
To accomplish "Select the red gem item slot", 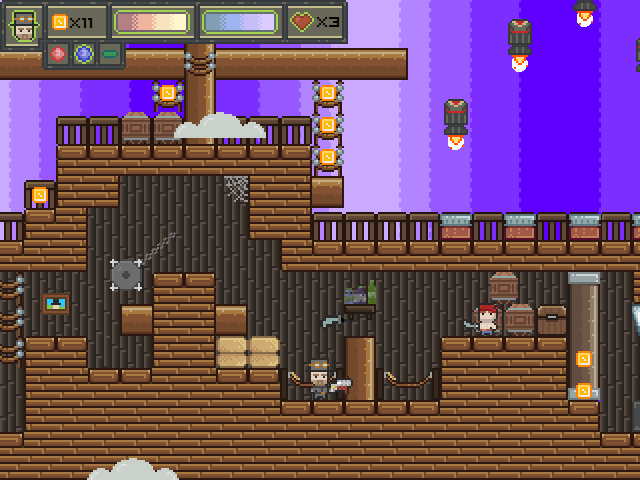I will (x=60, y=54).
